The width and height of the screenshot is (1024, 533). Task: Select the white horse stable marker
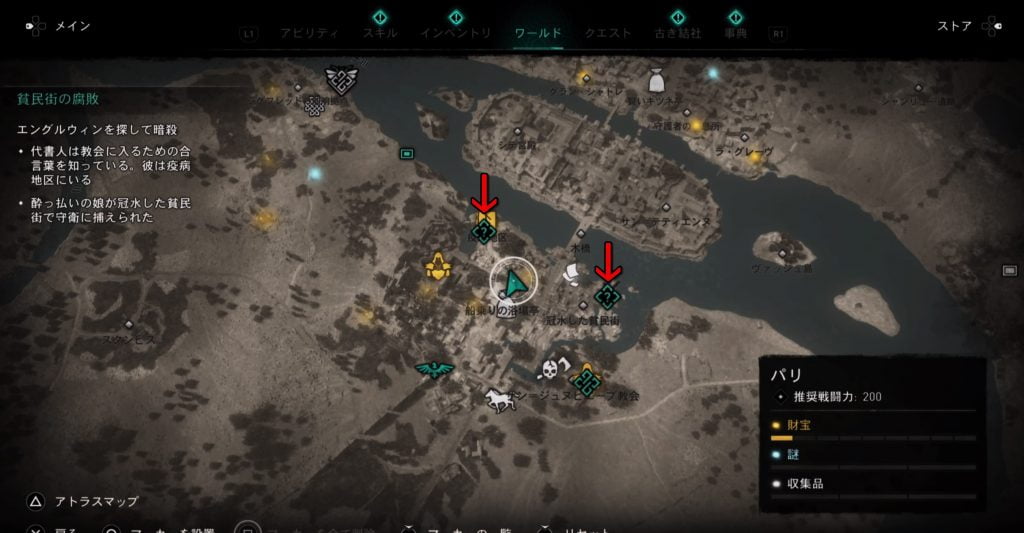point(498,400)
